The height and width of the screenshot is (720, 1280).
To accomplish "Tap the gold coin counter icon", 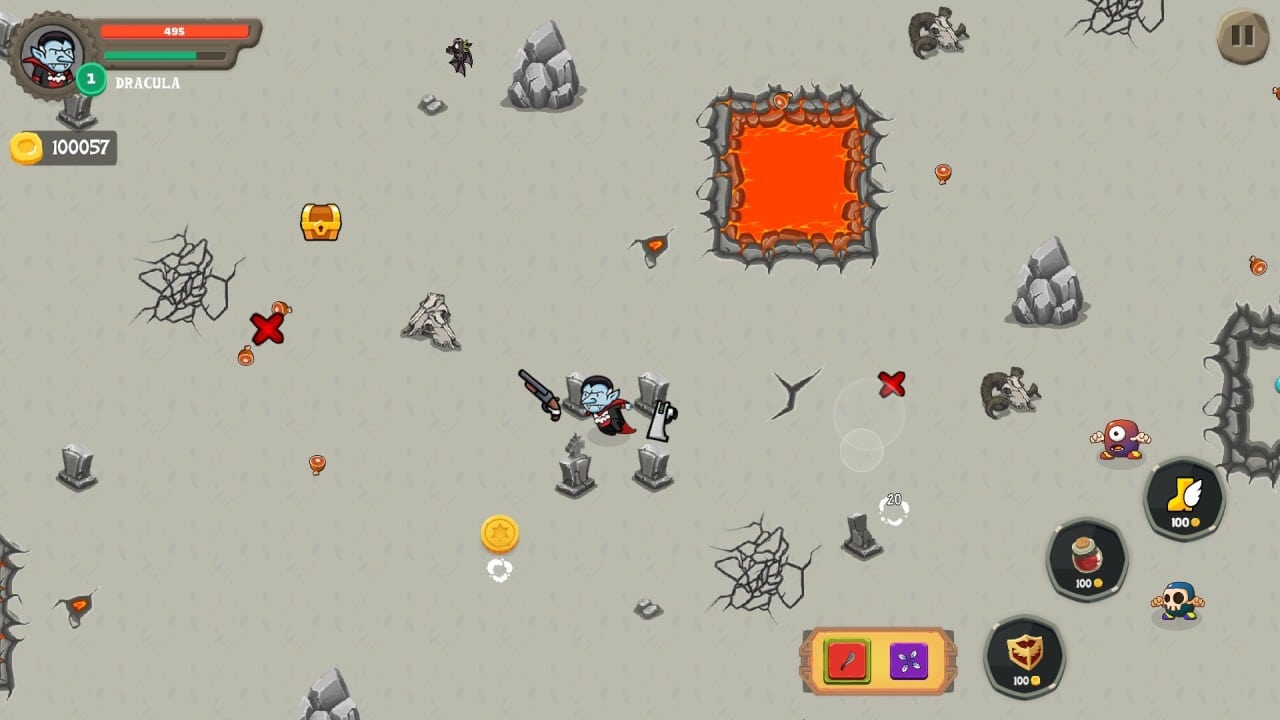I will point(27,148).
